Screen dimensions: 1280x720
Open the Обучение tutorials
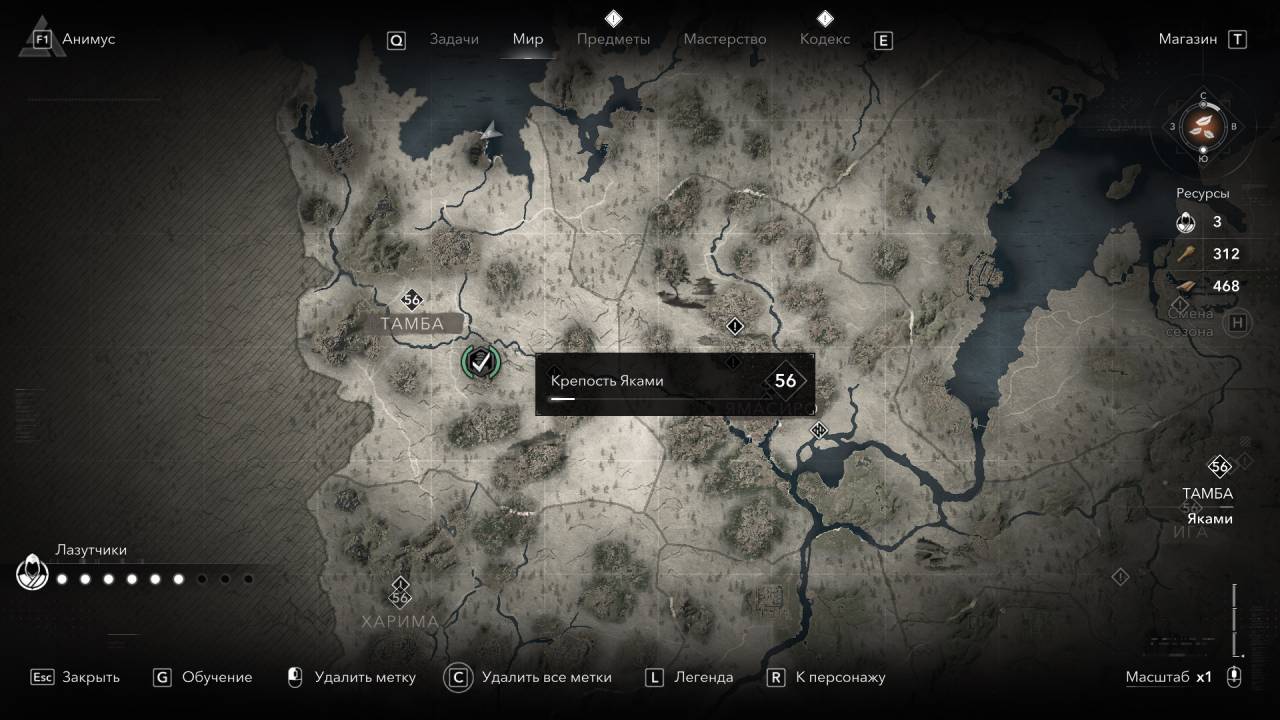(216, 677)
